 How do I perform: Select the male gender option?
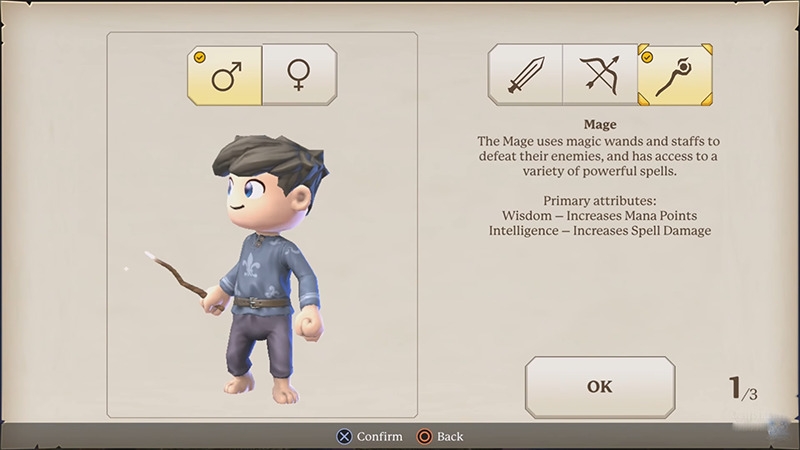[225, 75]
